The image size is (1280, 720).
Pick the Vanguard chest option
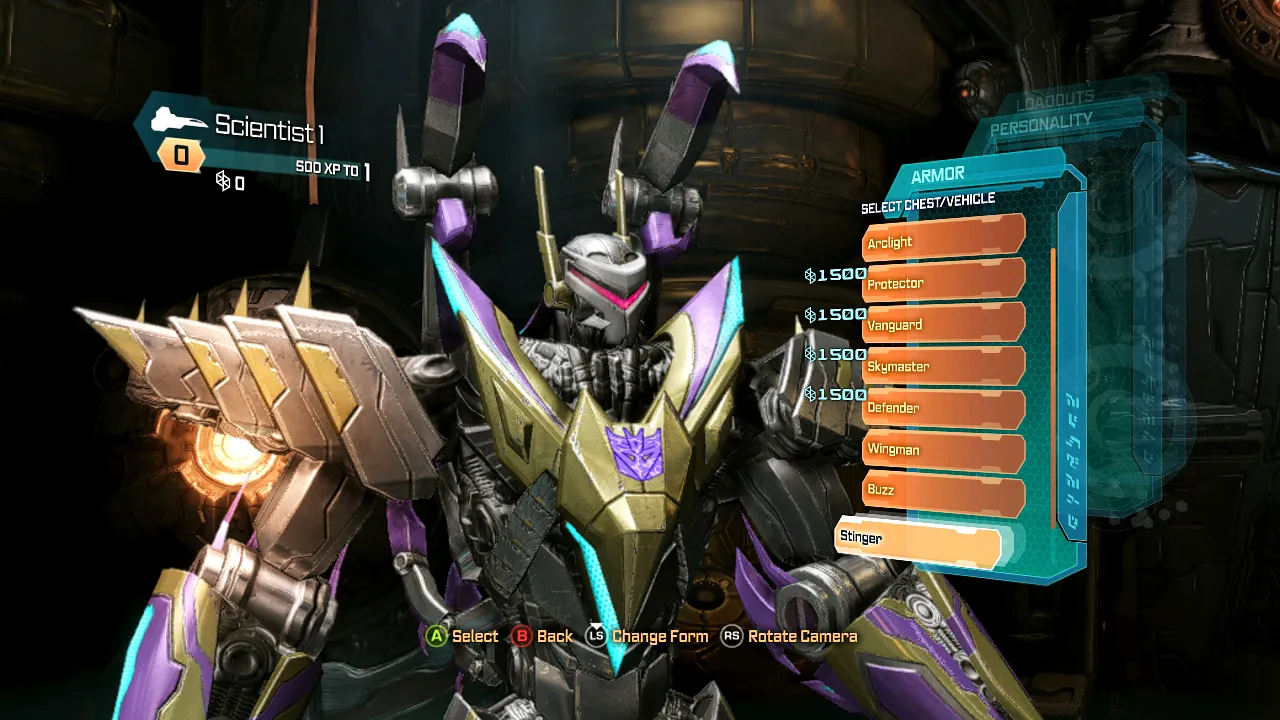943,324
